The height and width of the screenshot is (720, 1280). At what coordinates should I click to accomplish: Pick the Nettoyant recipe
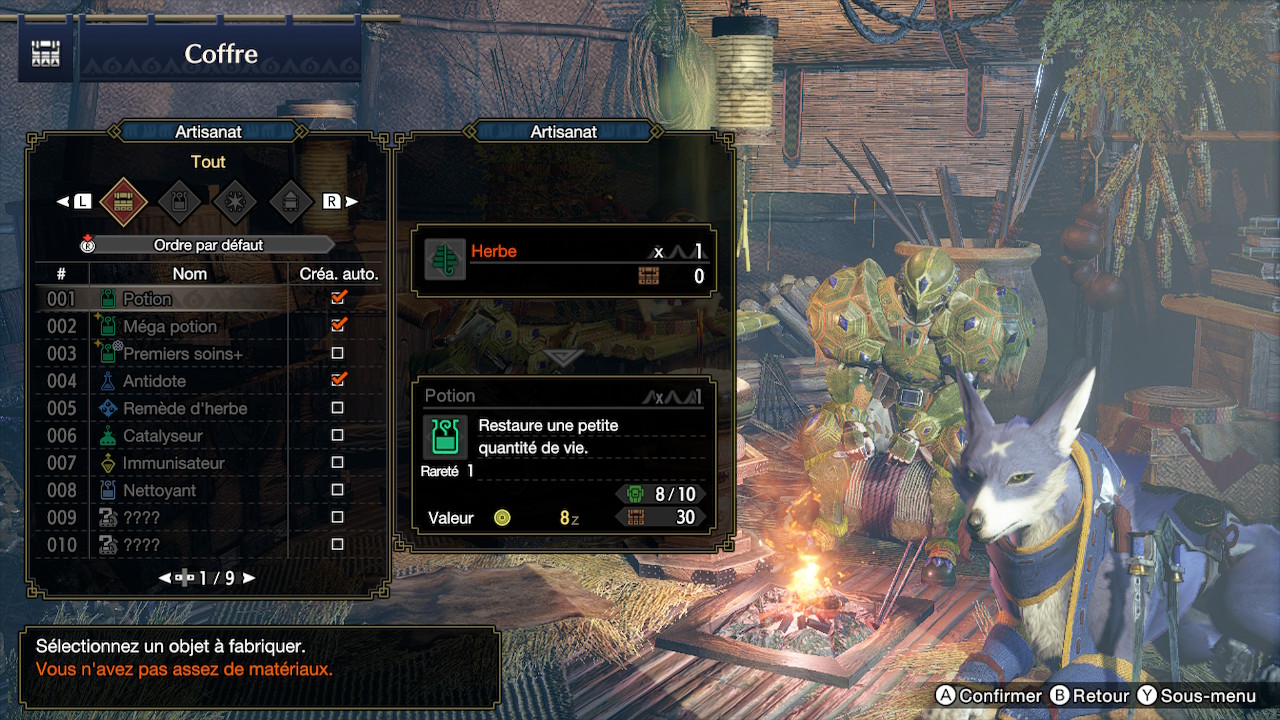coord(159,490)
